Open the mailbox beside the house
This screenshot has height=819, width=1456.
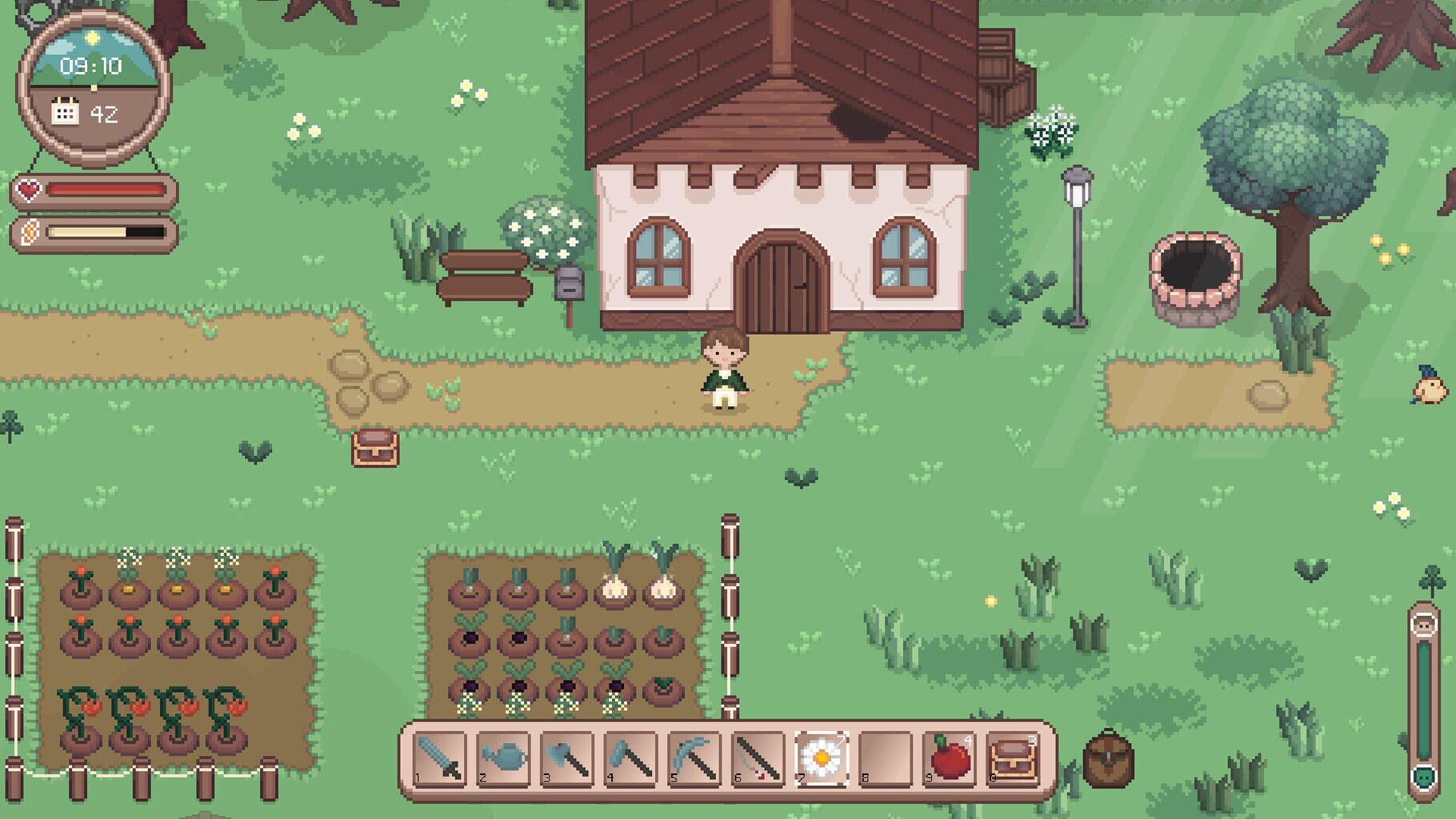pyautogui.click(x=570, y=284)
